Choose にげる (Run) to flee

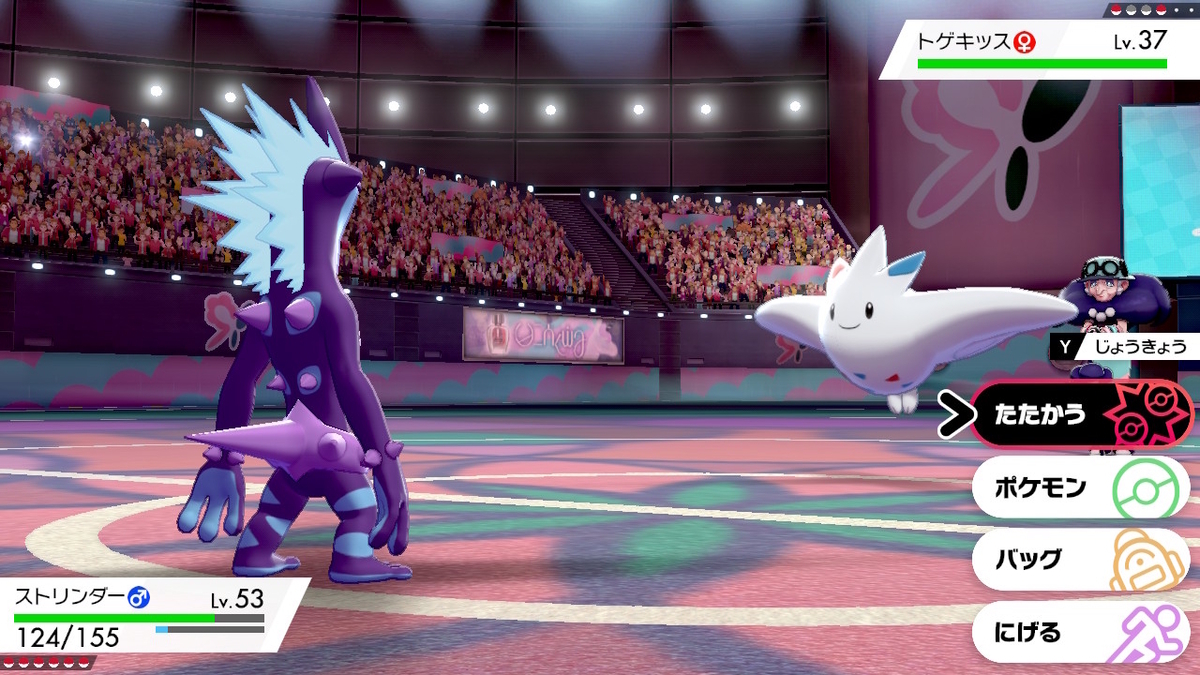[x=1080, y=633]
